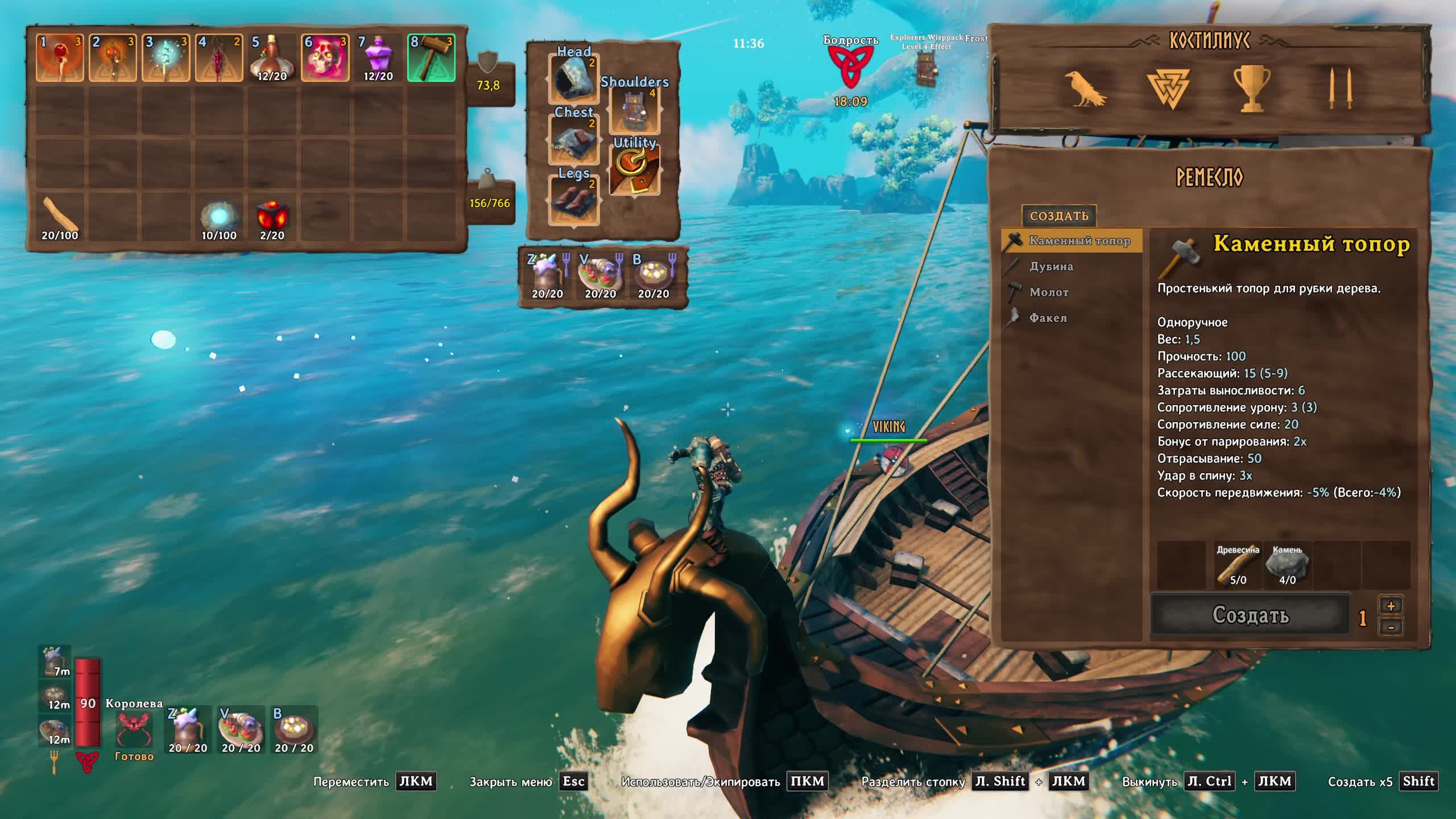Click the Создать craft button

tap(1250, 615)
